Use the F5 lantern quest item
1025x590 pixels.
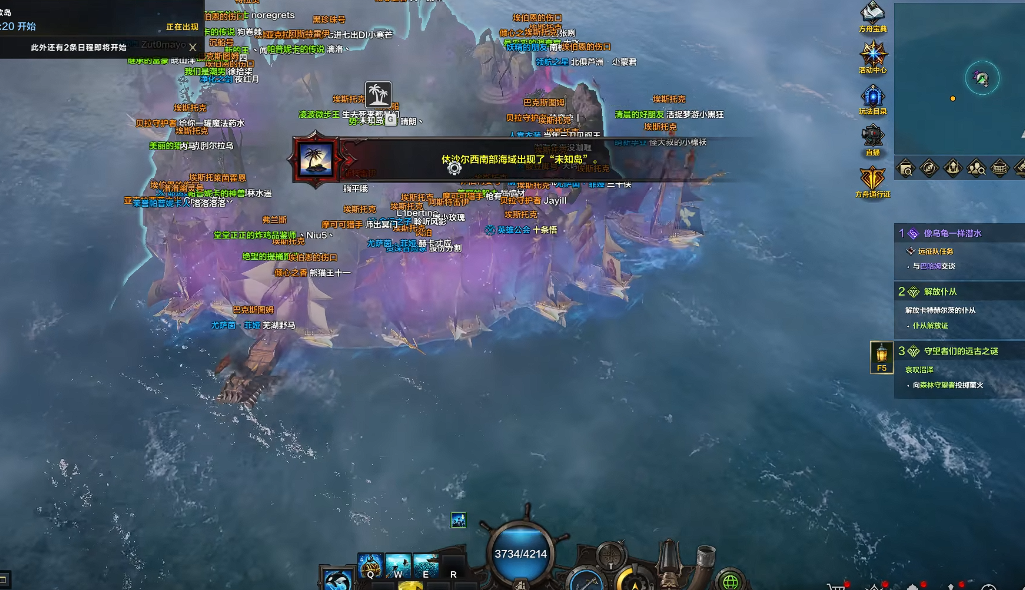882,354
